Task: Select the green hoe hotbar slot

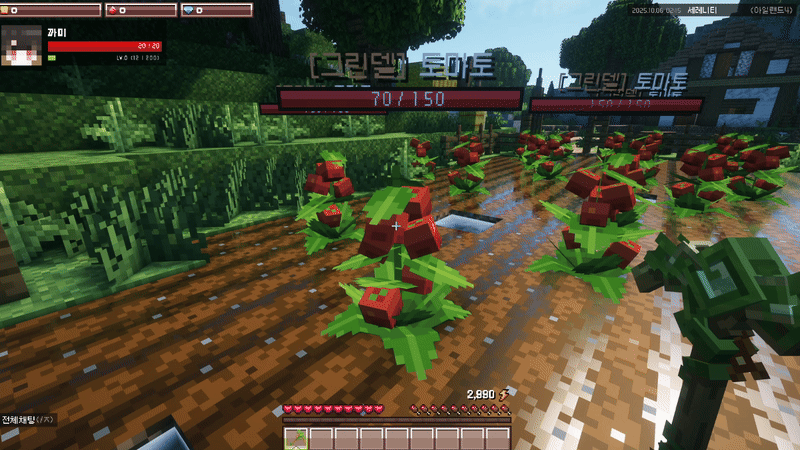Action: point(296,438)
